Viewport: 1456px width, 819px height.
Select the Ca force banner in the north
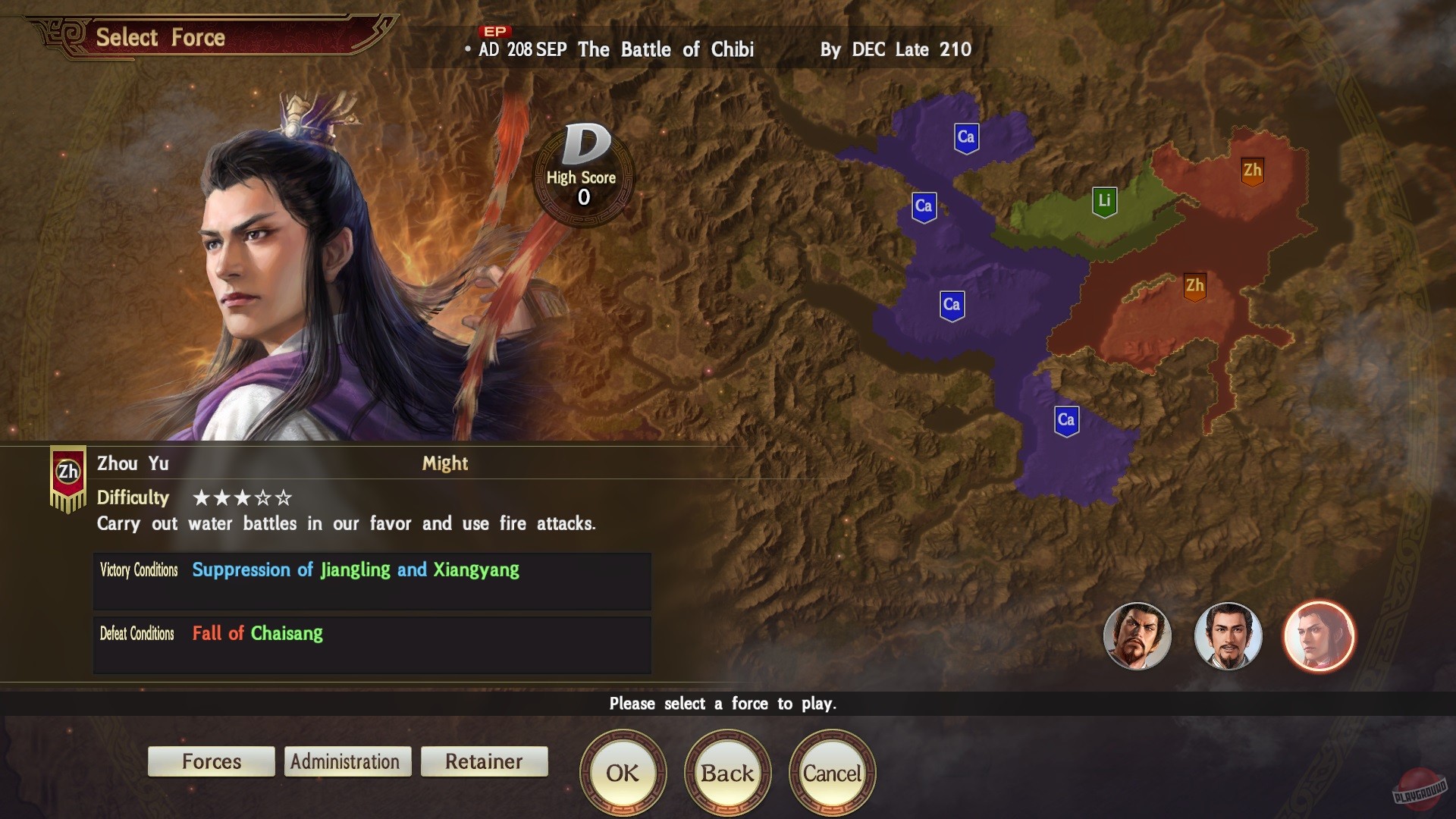965,138
